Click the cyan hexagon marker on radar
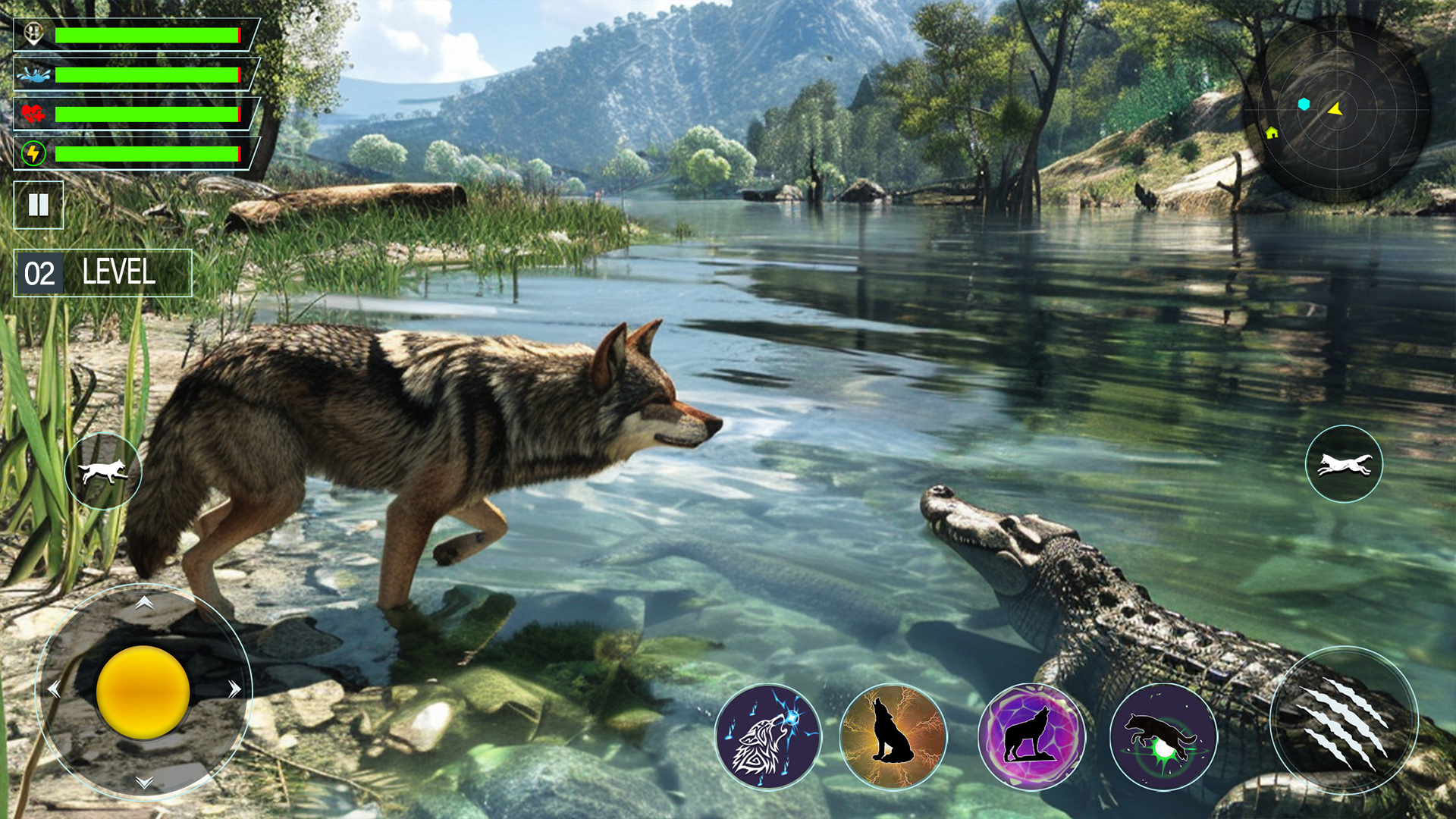The height and width of the screenshot is (819, 1456). click(1304, 105)
